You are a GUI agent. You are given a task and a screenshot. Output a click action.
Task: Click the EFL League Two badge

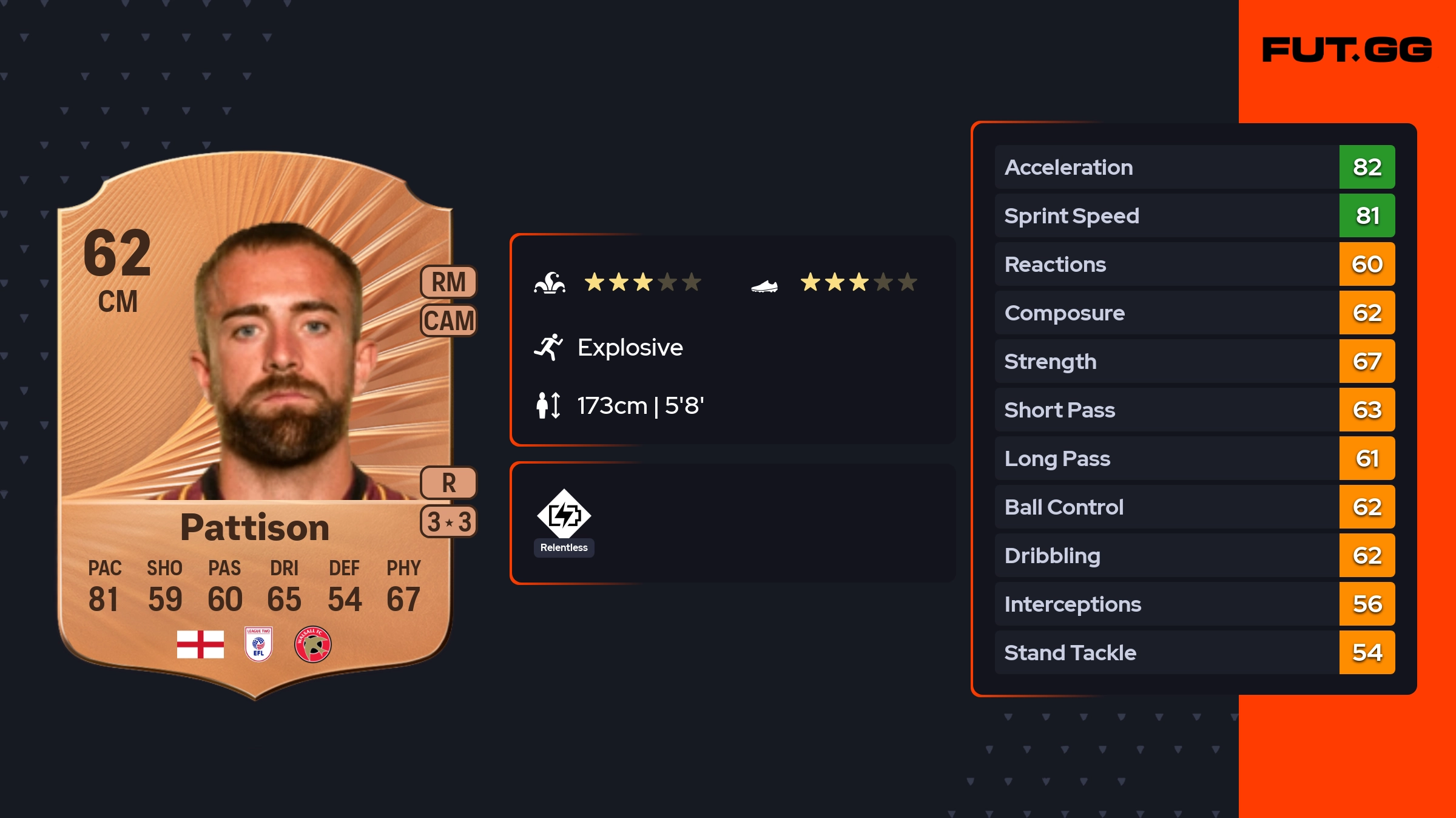click(258, 644)
